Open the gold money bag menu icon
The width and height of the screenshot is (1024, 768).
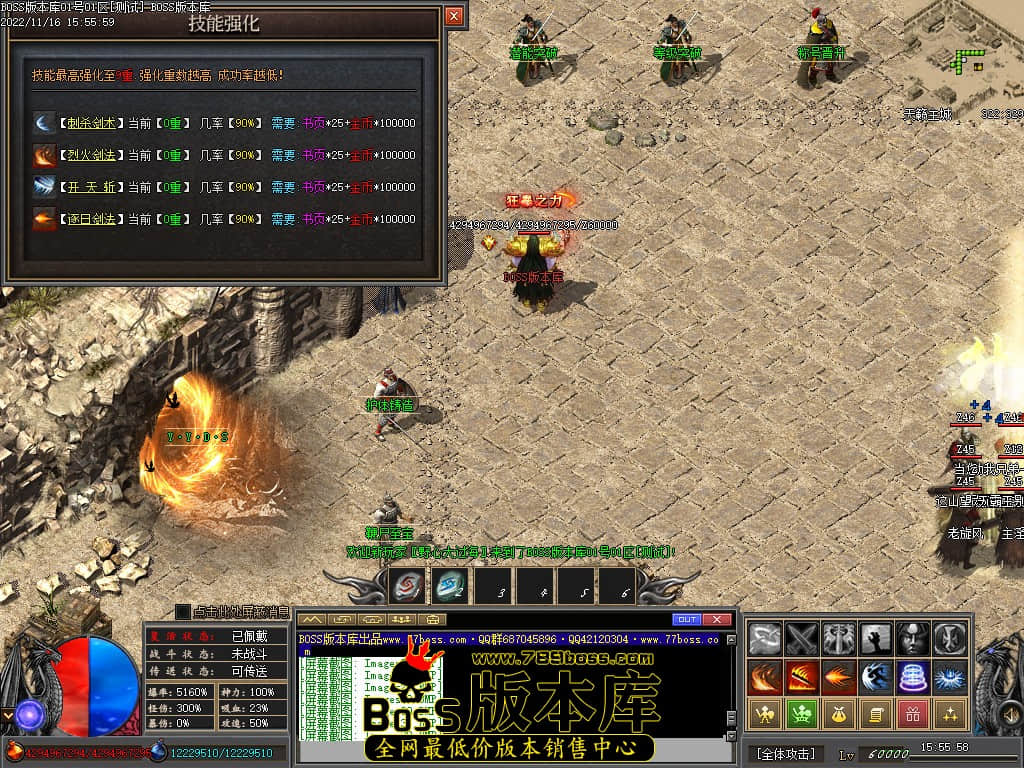[838, 713]
